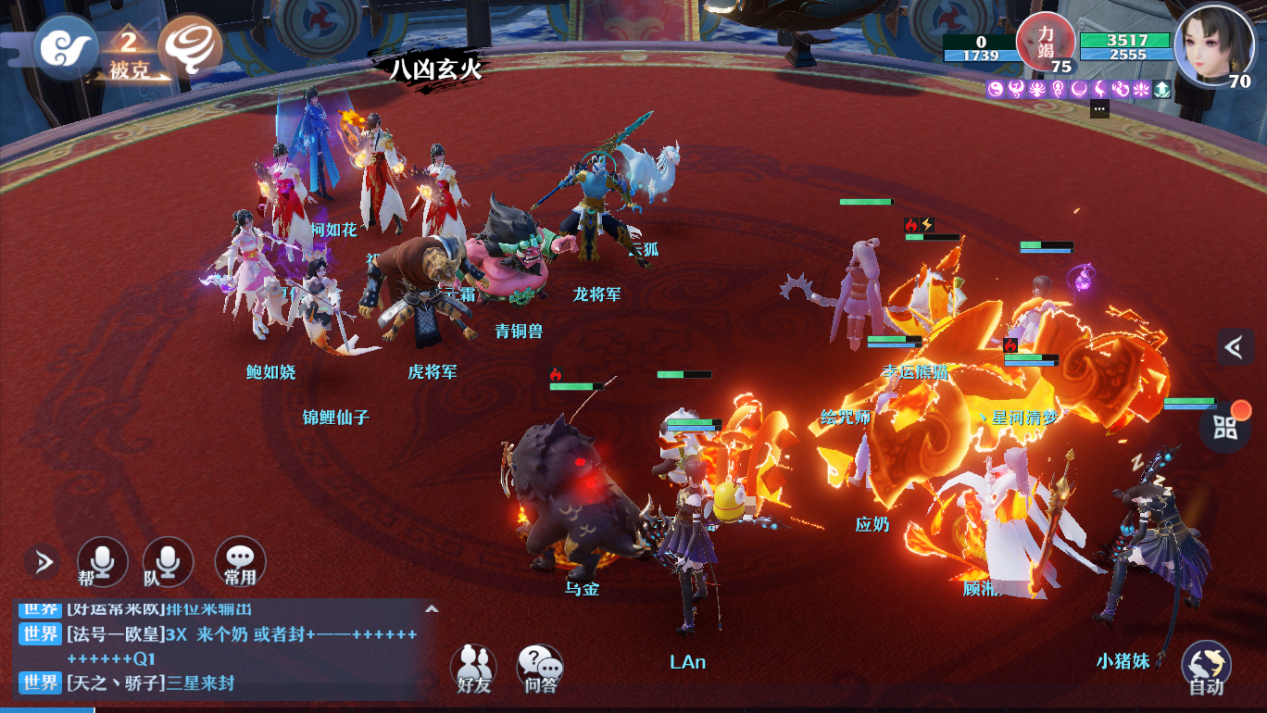
Task: Expand the chat window with the up arrow
Action: [432, 608]
